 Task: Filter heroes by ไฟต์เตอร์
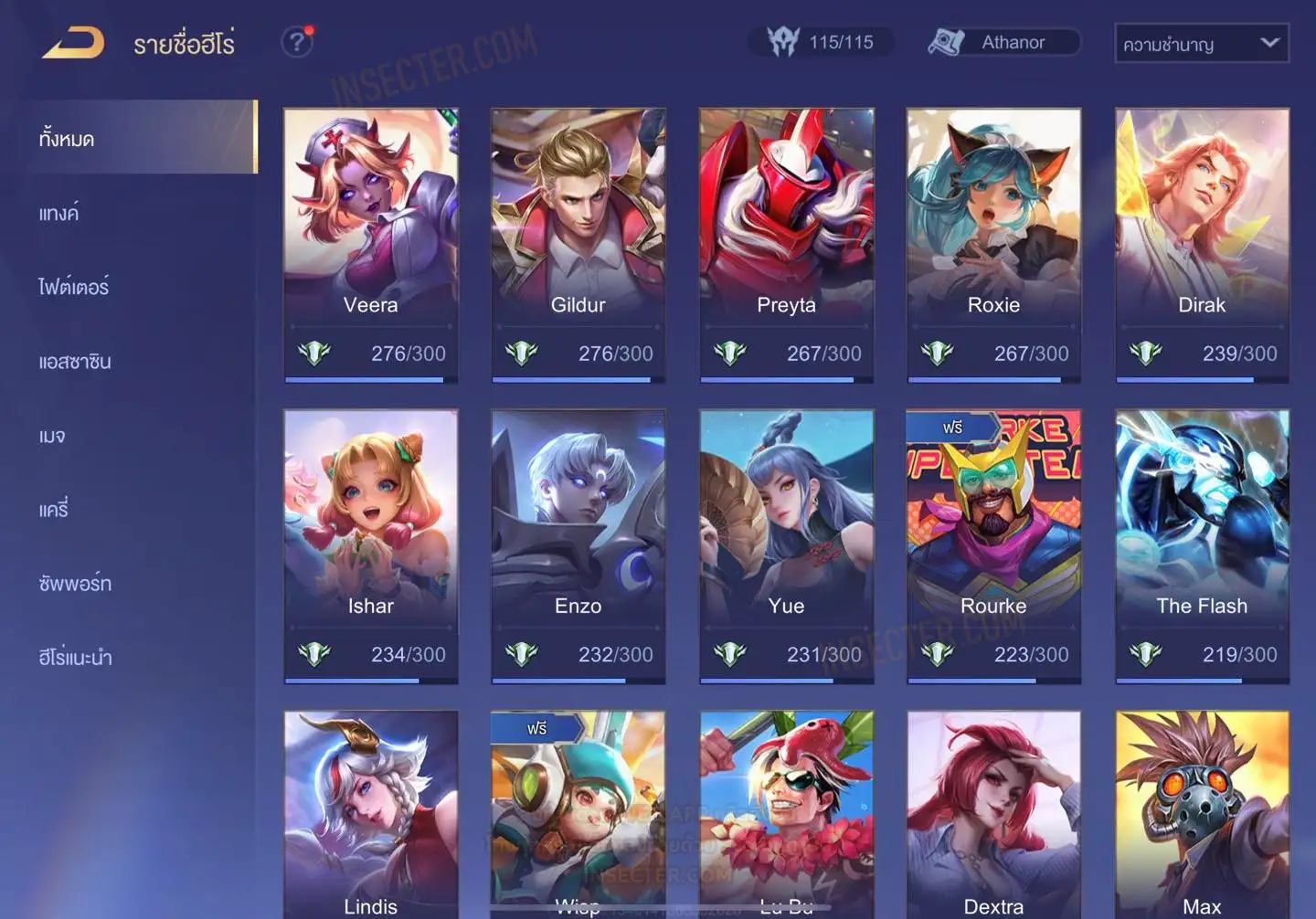[x=73, y=288]
